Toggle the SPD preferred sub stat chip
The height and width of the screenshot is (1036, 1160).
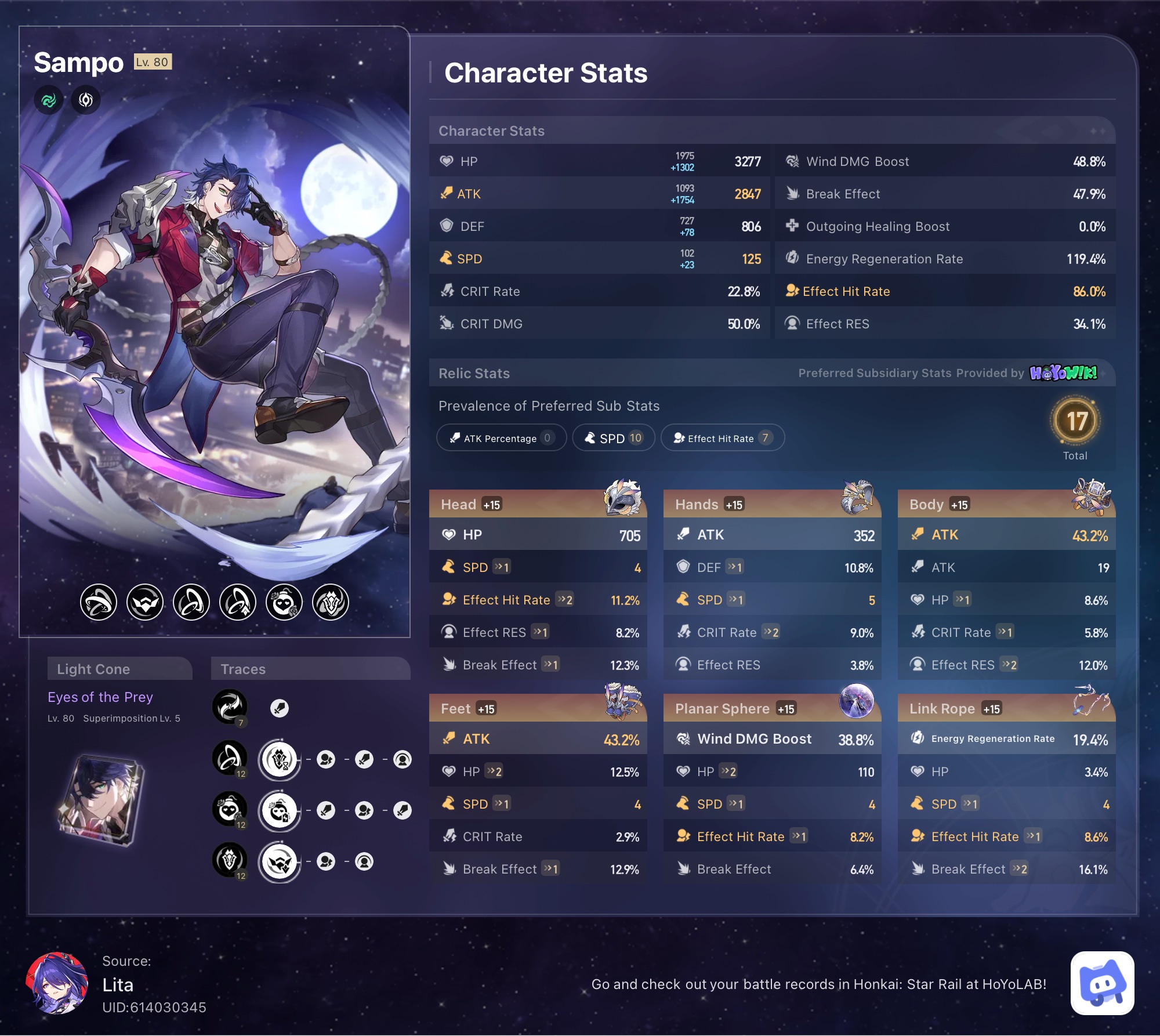[613, 438]
